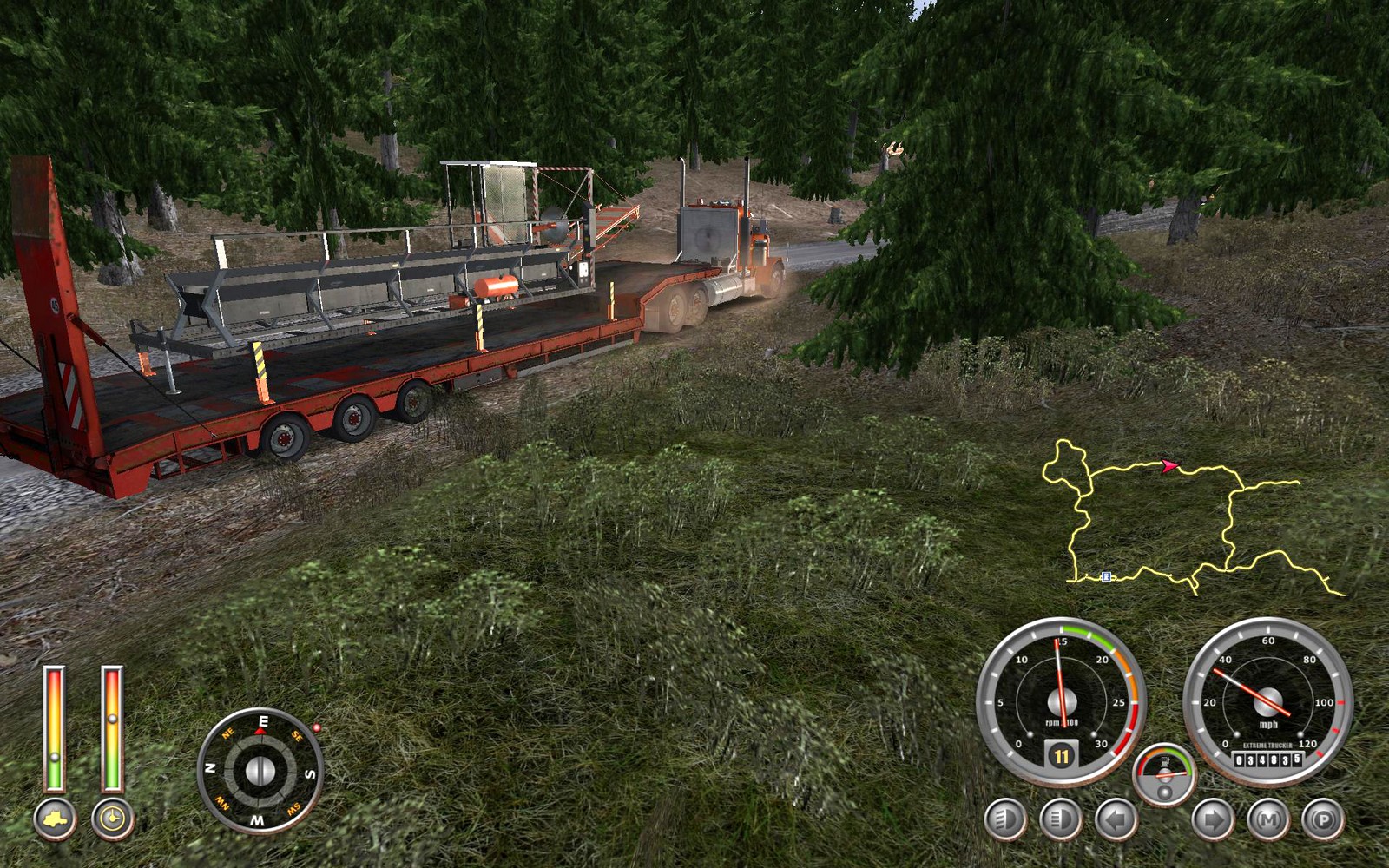The width and height of the screenshot is (1389, 868).
Task: Engage the parking brake (P) button
Action: (1323, 819)
